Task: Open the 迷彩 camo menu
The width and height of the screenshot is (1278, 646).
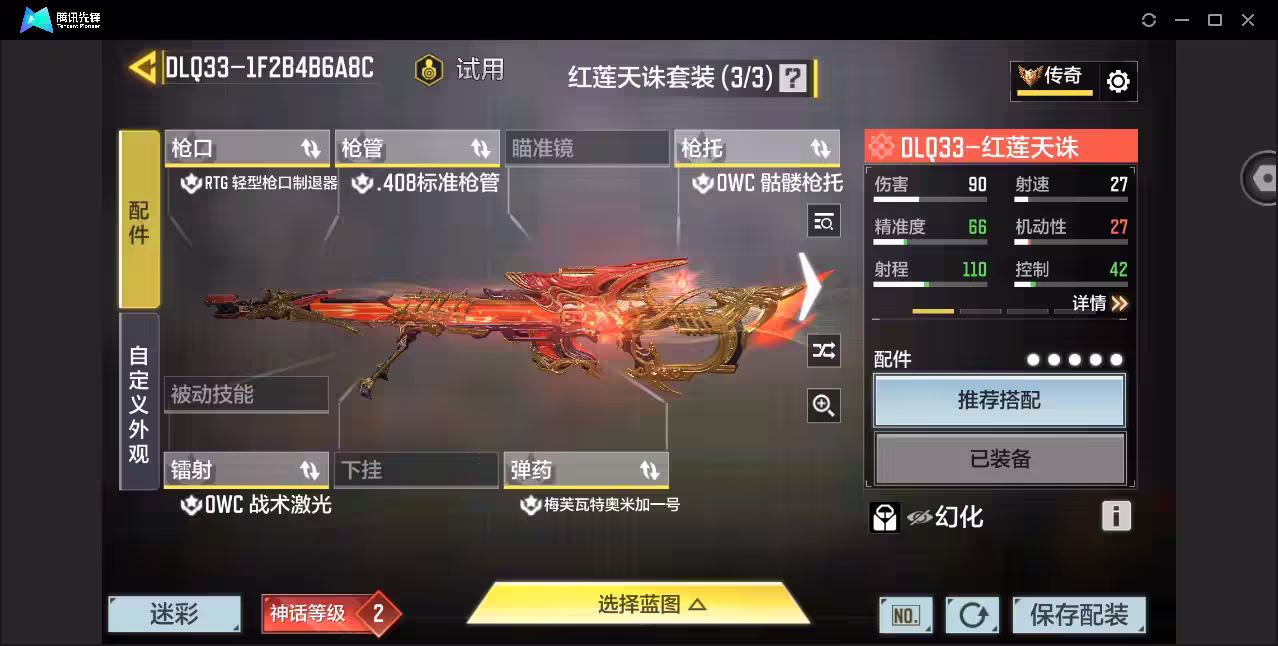Action: click(174, 614)
